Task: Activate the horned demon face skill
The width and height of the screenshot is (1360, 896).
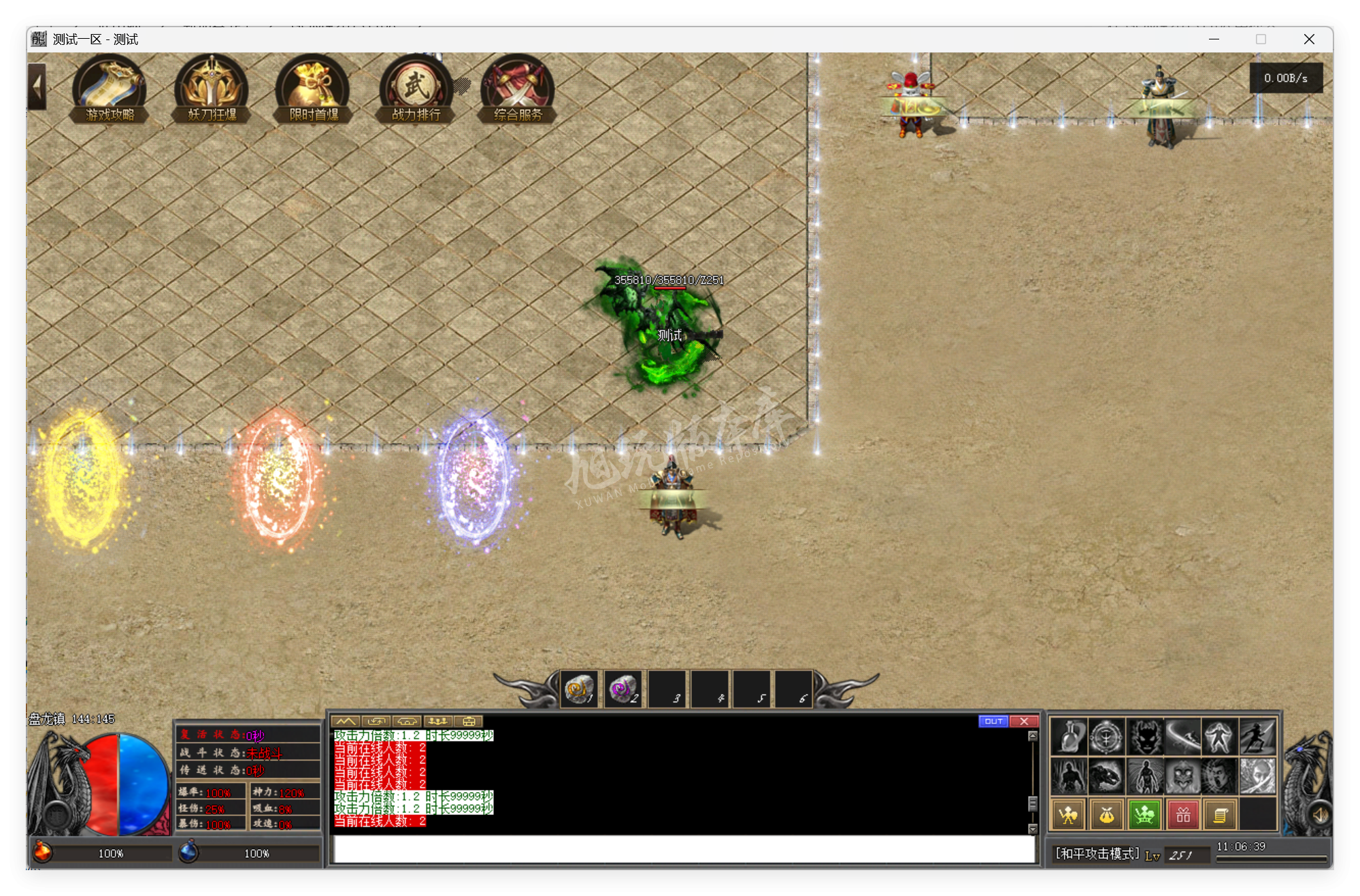Action: coord(1145,737)
